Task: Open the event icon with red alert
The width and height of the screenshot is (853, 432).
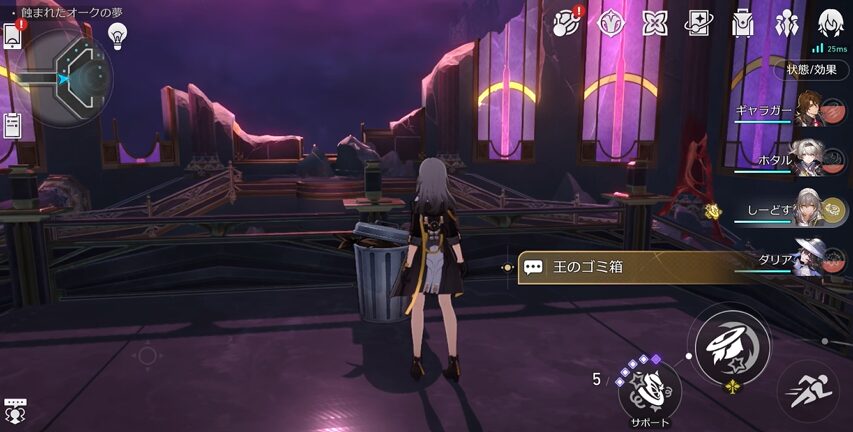Action: pyautogui.click(x=568, y=22)
